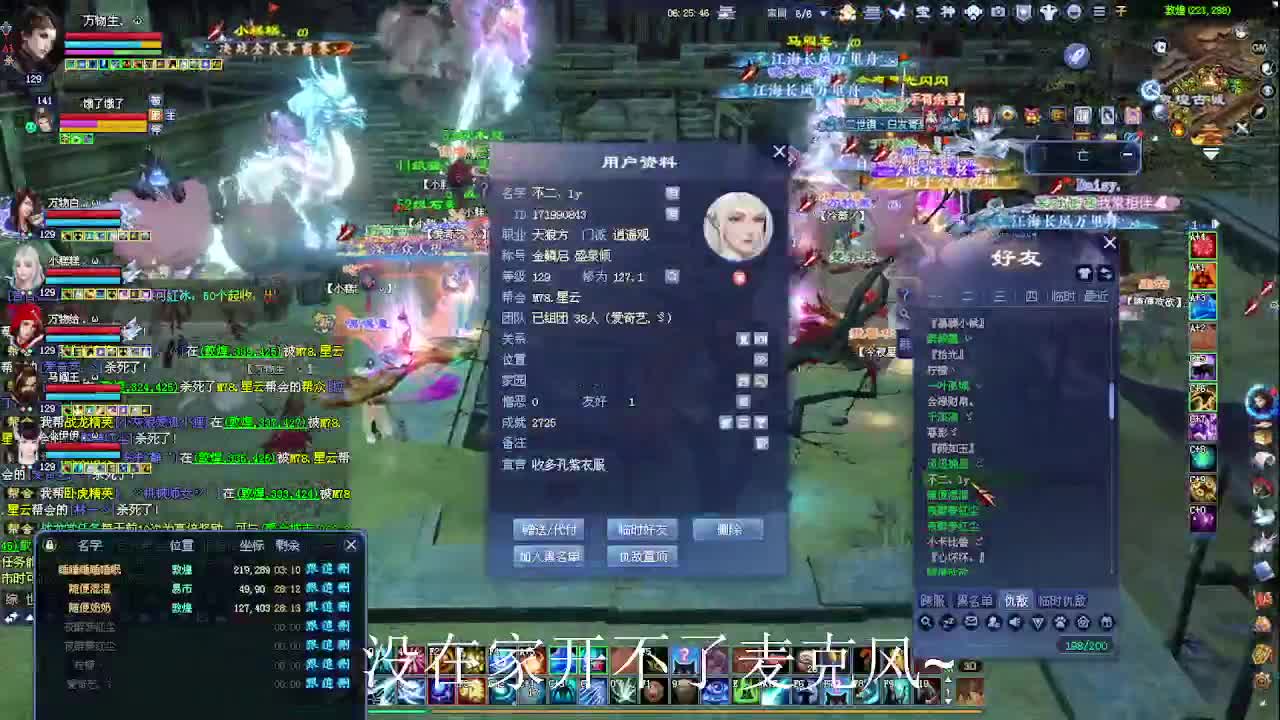This screenshot has height=720, width=1280.
Task: Toggle the 仇敌 enemies tab in the friends window
Action: [1015, 601]
